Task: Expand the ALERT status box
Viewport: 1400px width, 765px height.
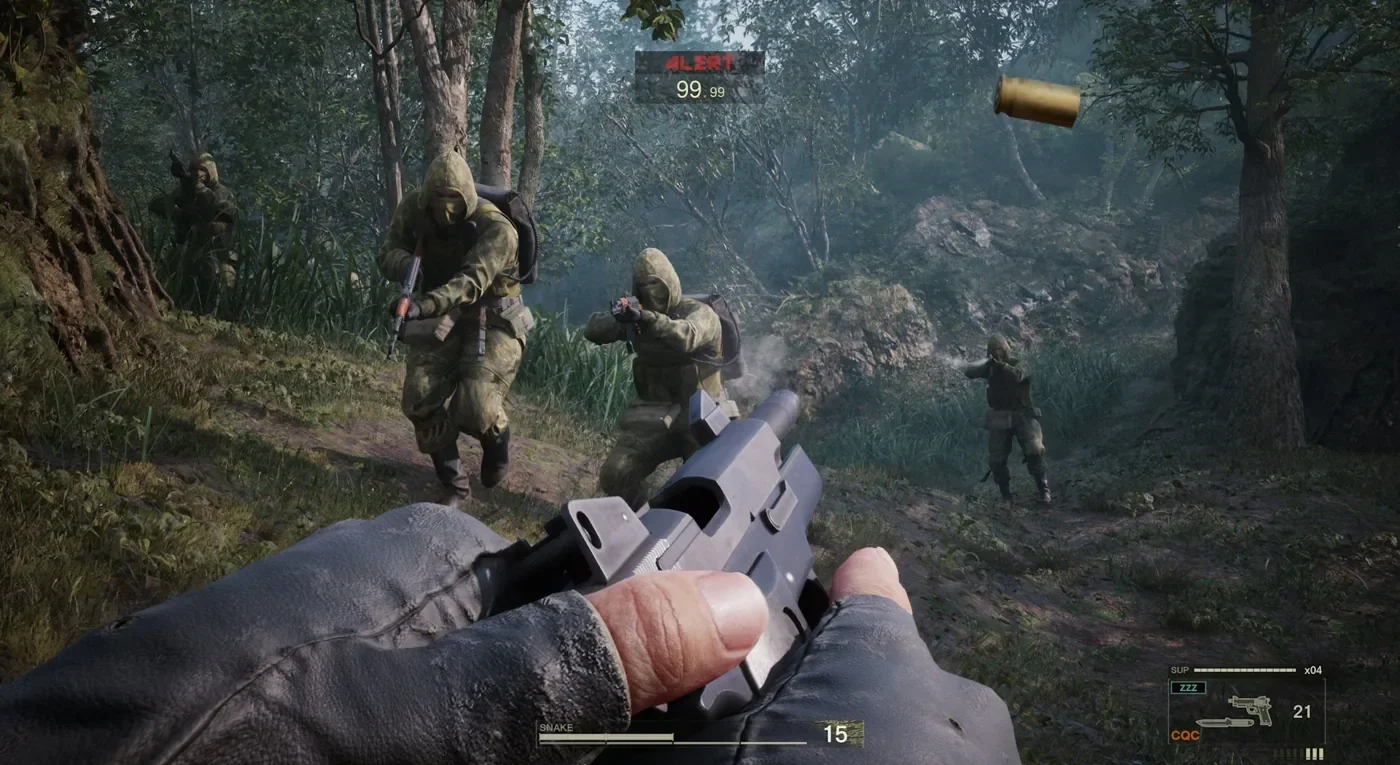Action: click(x=700, y=75)
